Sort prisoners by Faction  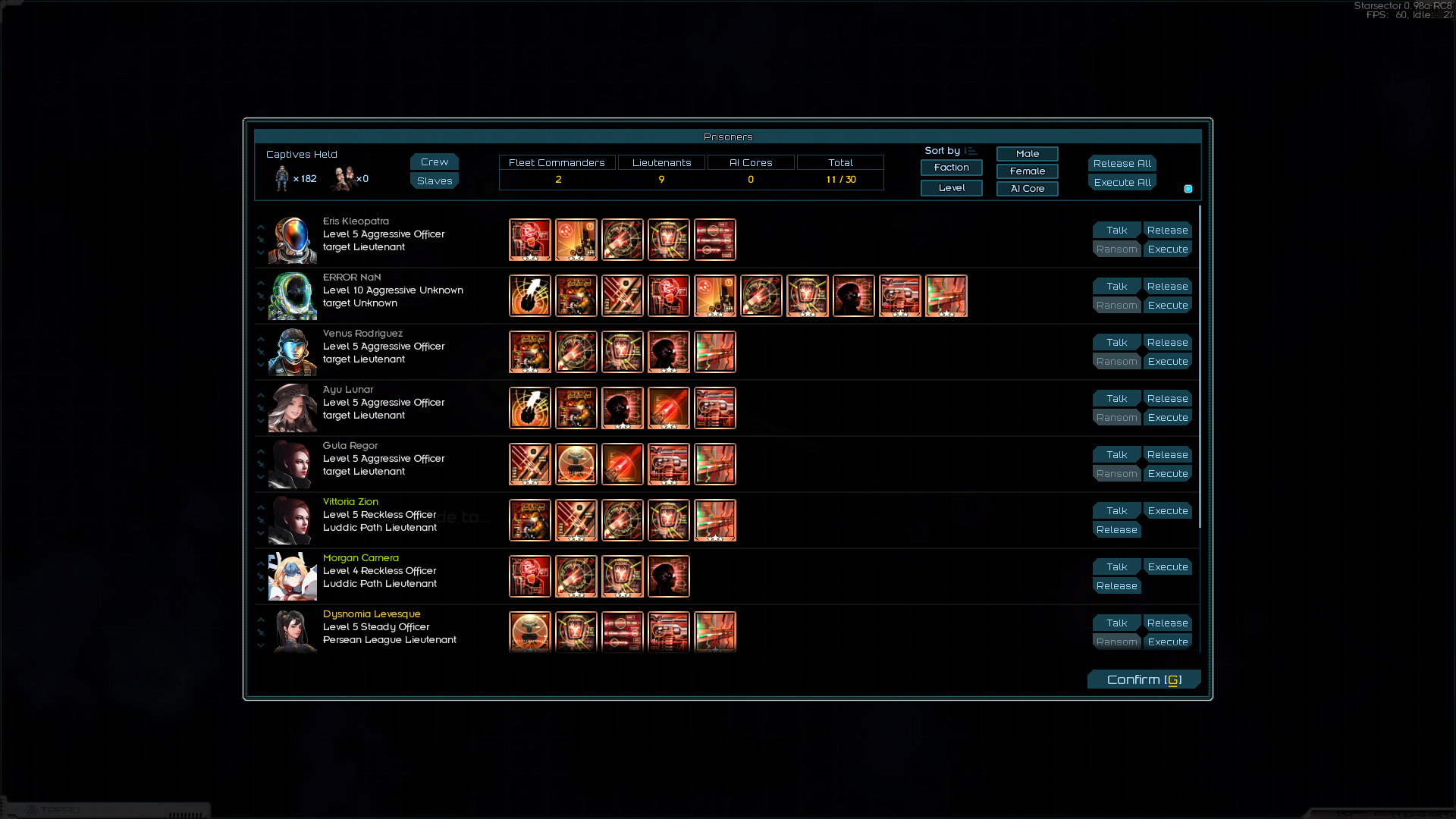click(951, 168)
